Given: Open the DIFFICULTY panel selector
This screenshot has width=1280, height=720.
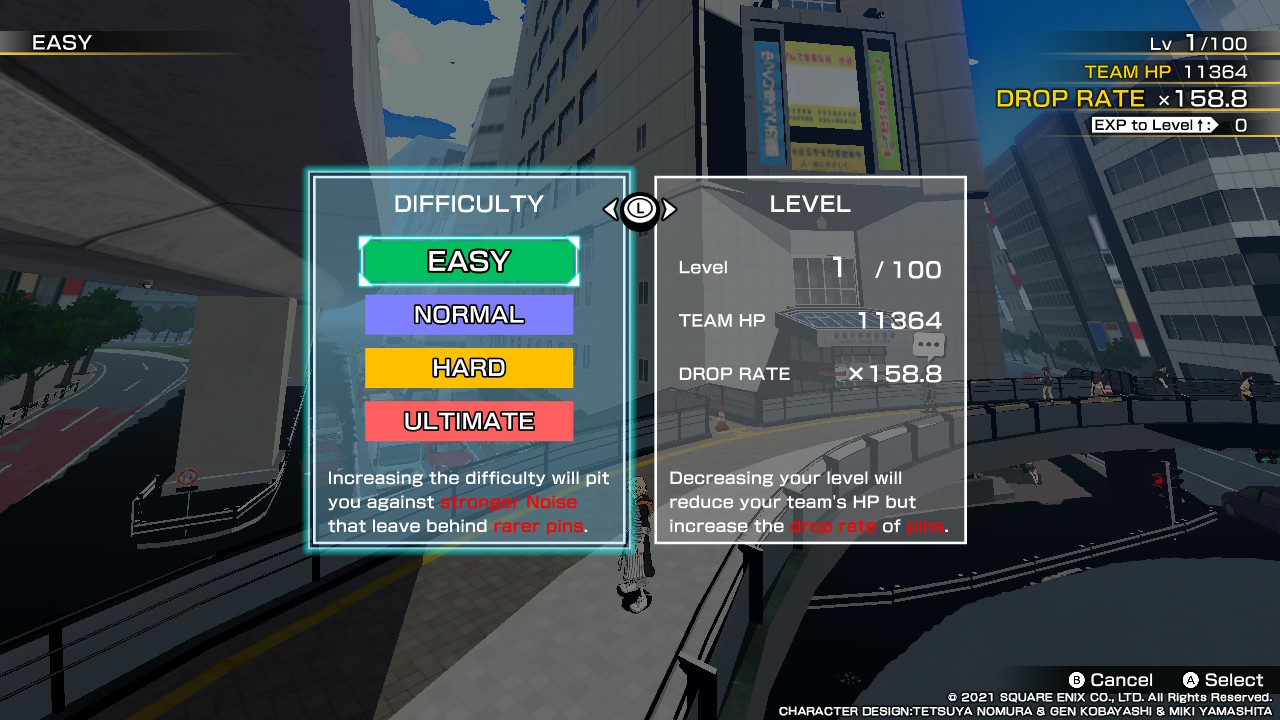Looking at the screenshot, I should click(x=468, y=203).
